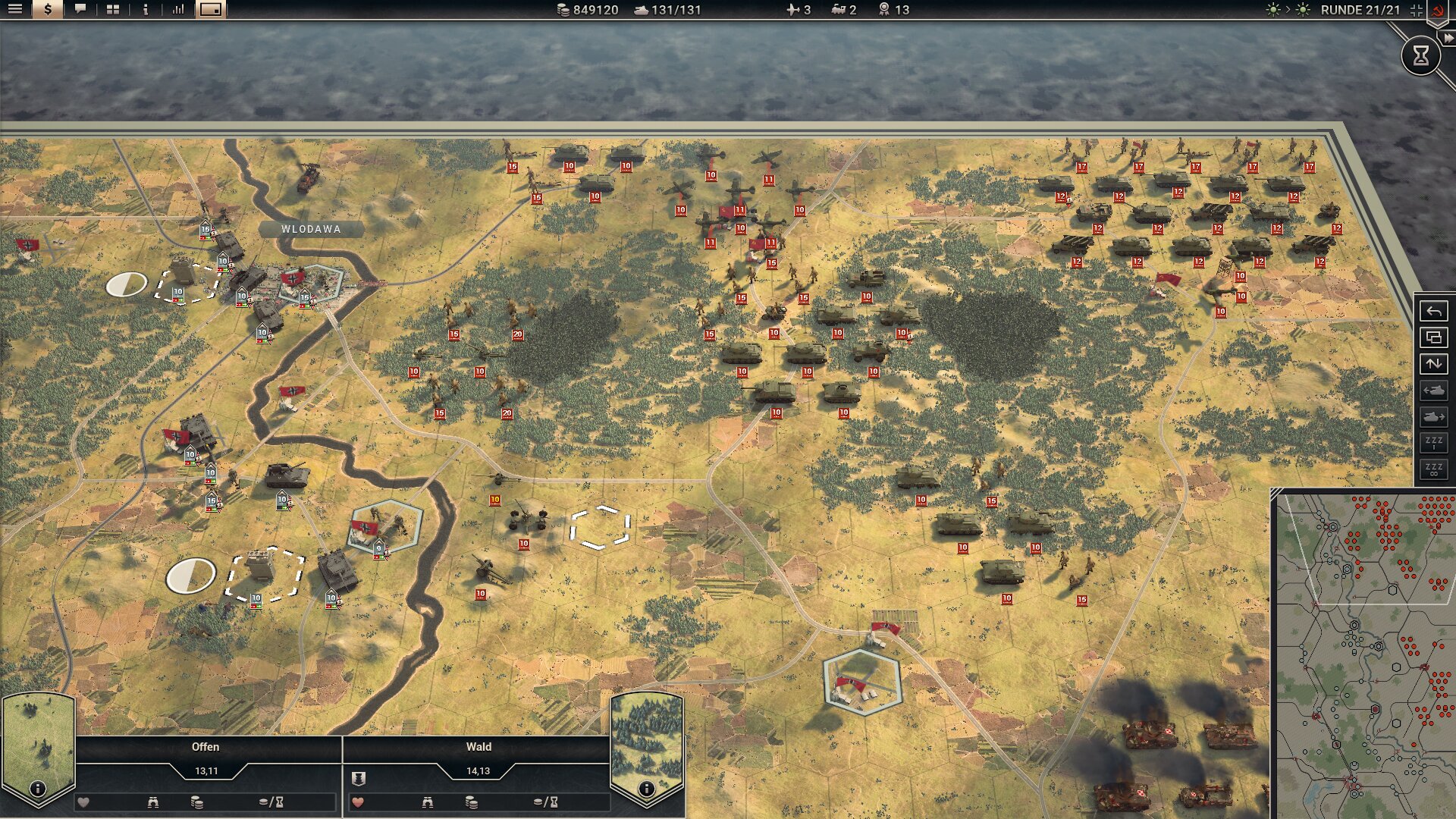Open info for the Offen terrain thumbnail
Screen dimensions: 1456x819
[x=37, y=789]
